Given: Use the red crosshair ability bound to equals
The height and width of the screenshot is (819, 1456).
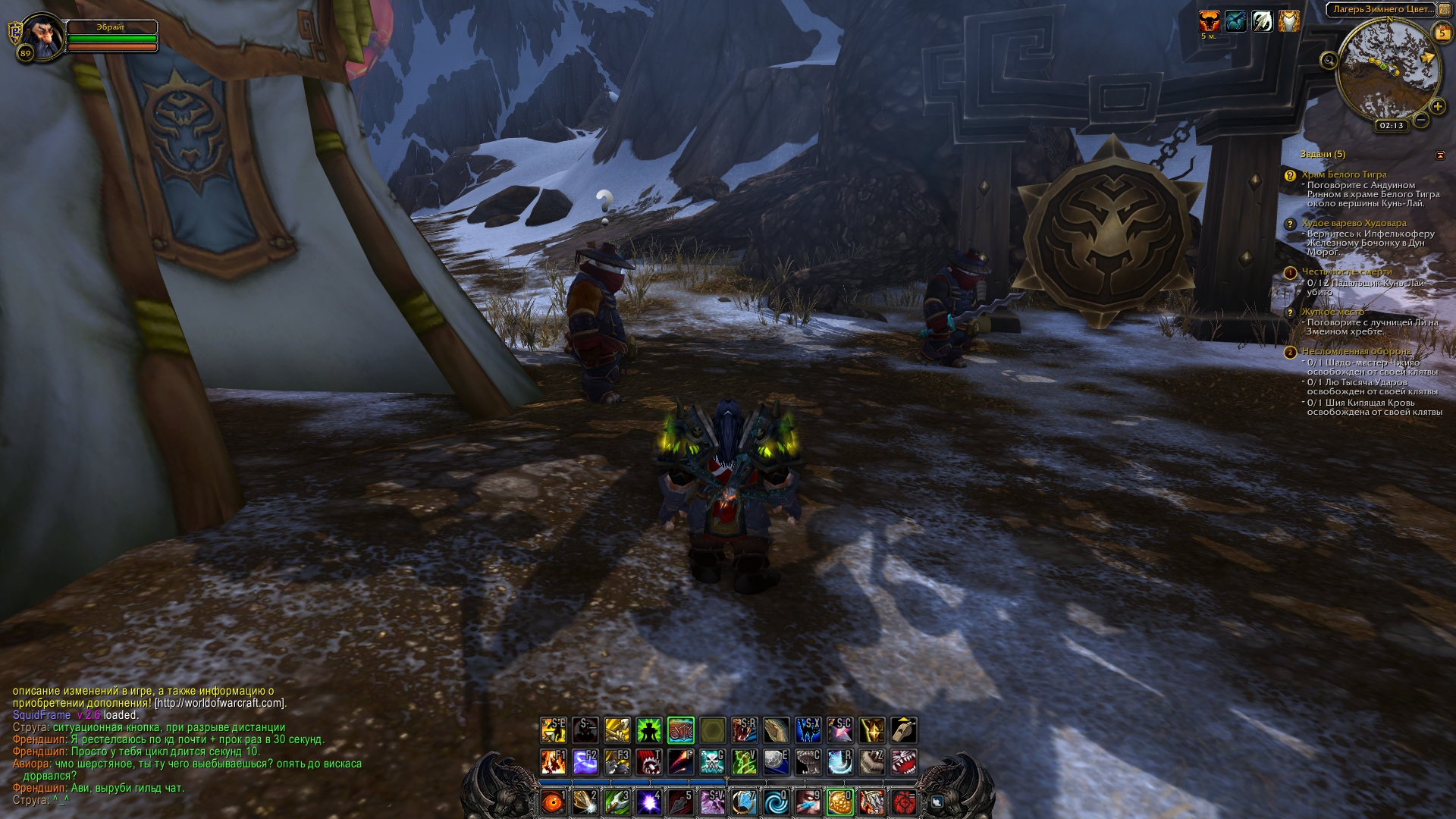Looking at the screenshot, I should click(903, 802).
